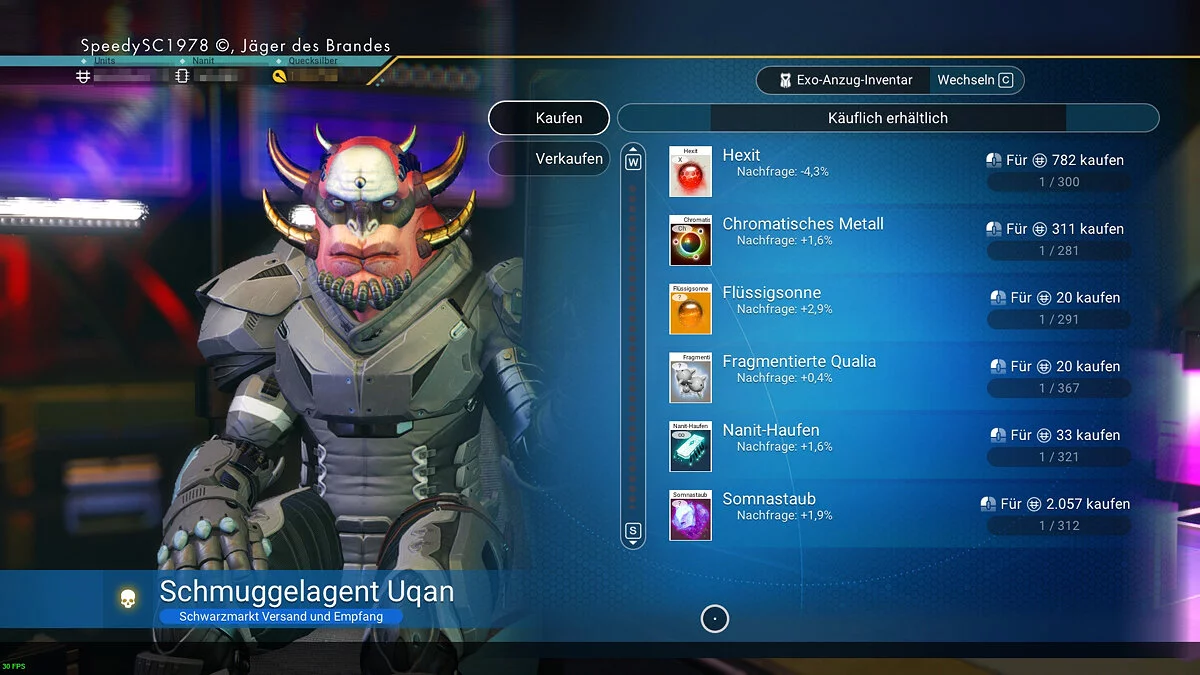Buy Chromatisches Metall for 311 units

[1059, 229]
